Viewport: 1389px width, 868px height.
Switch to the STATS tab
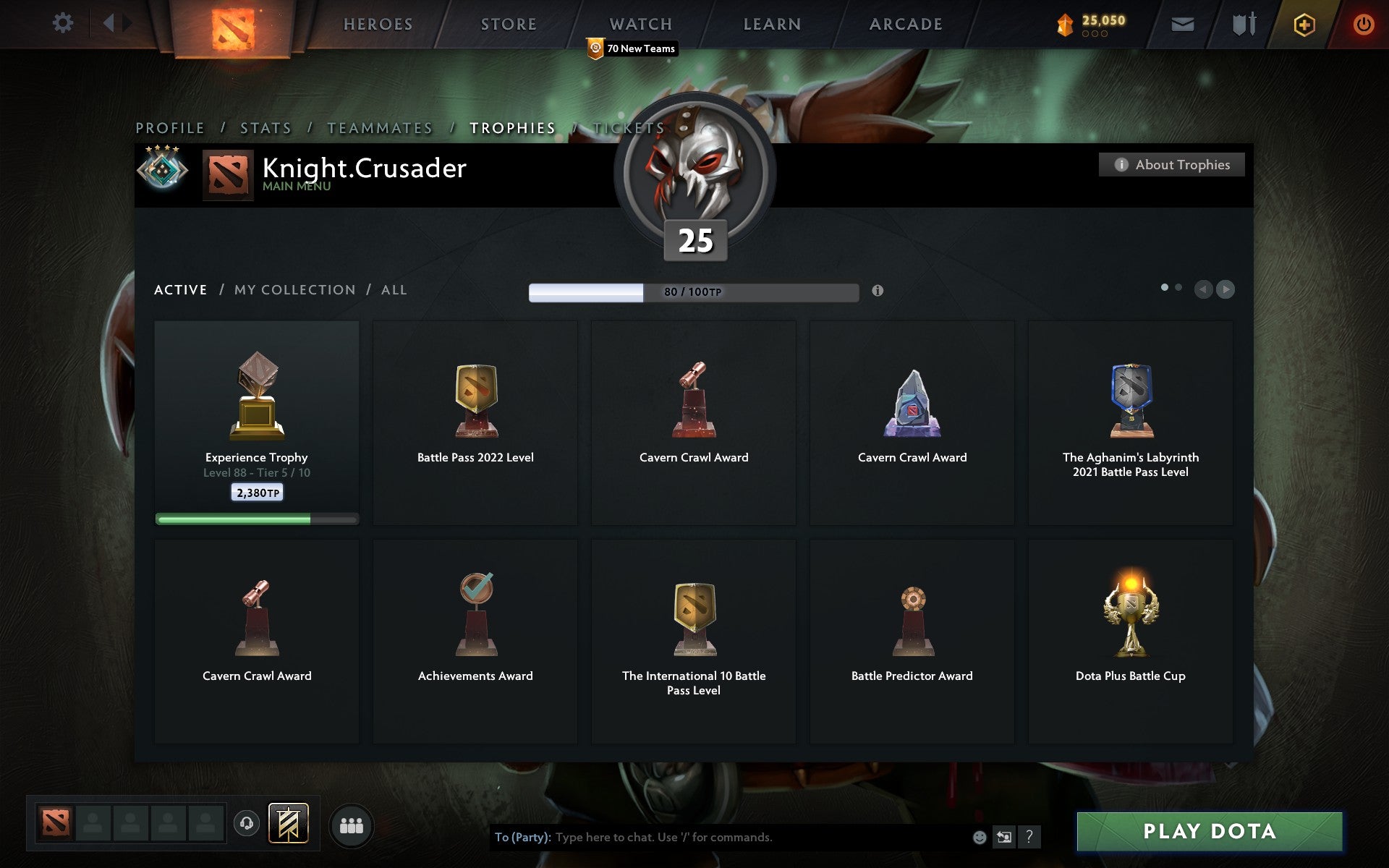click(266, 127)
